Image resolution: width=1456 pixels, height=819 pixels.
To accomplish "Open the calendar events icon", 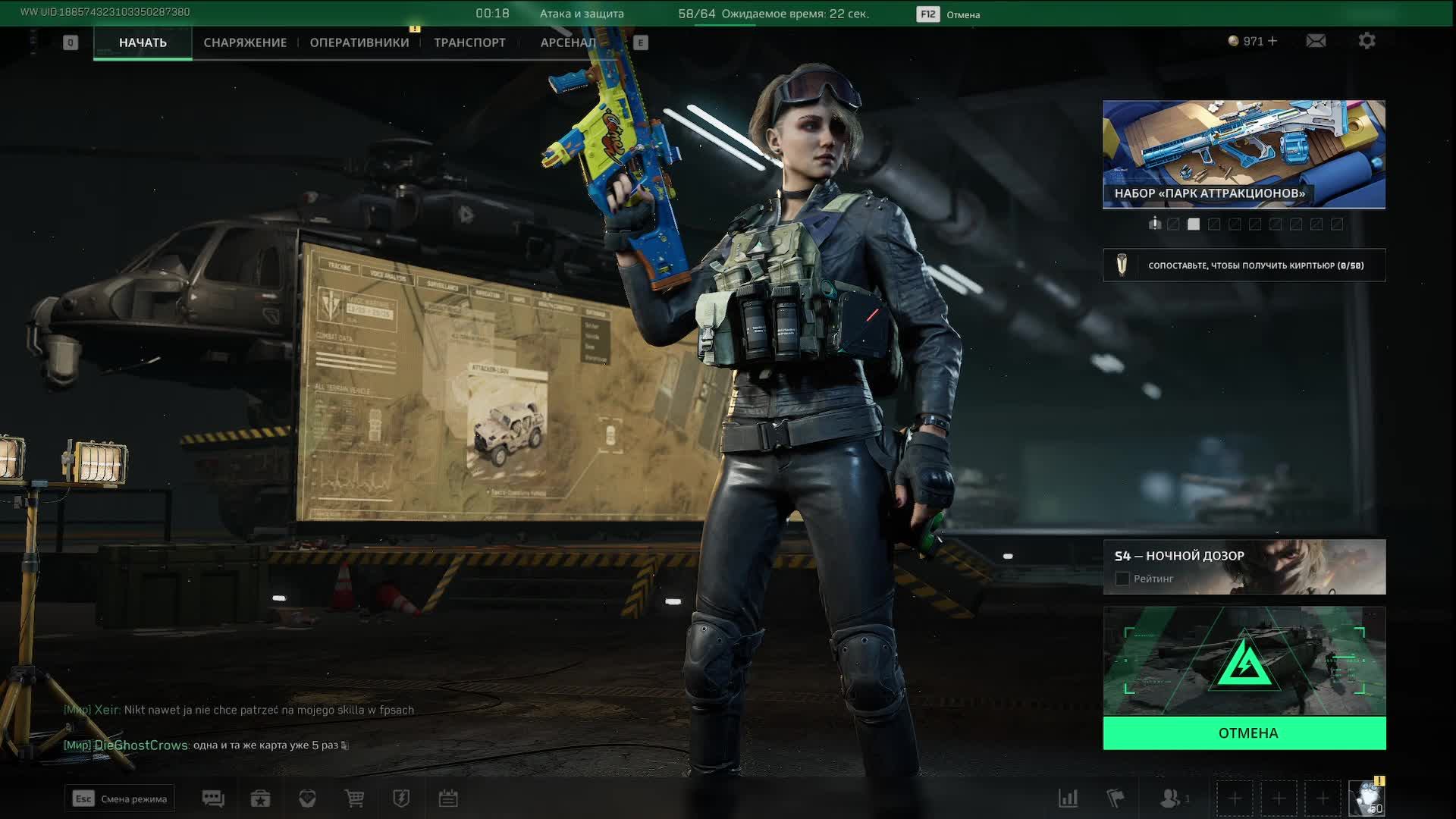I will tap(448, 799).
